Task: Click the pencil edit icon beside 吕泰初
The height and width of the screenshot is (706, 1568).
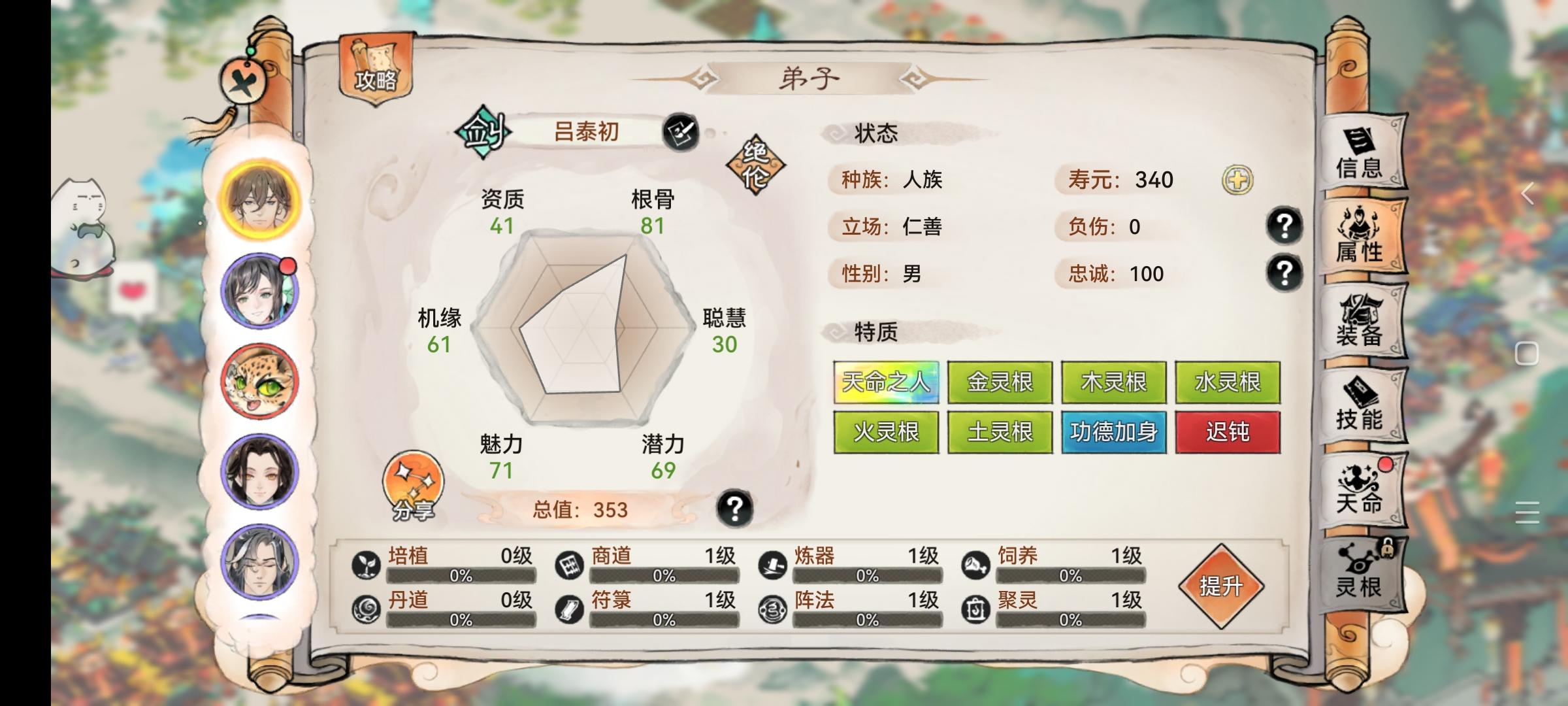Action: tap(681, 131)
